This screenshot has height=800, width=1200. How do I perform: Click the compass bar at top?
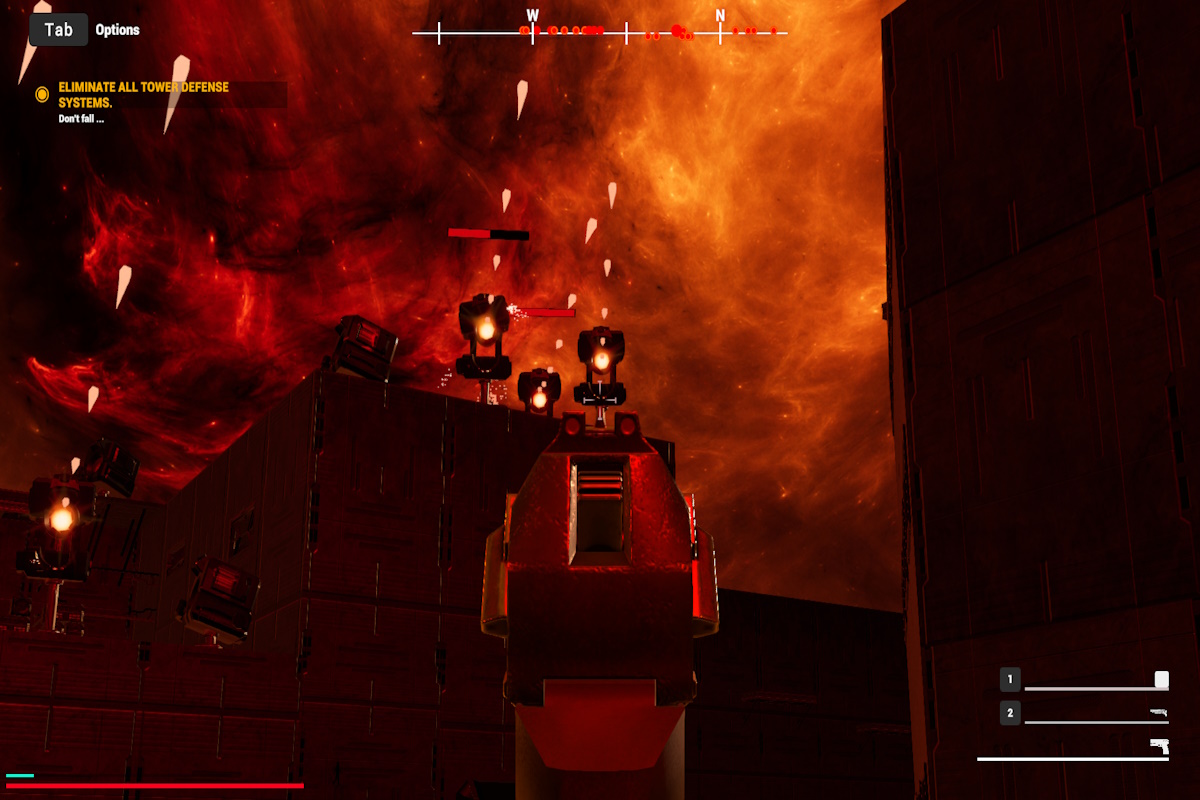coord(600,33)
